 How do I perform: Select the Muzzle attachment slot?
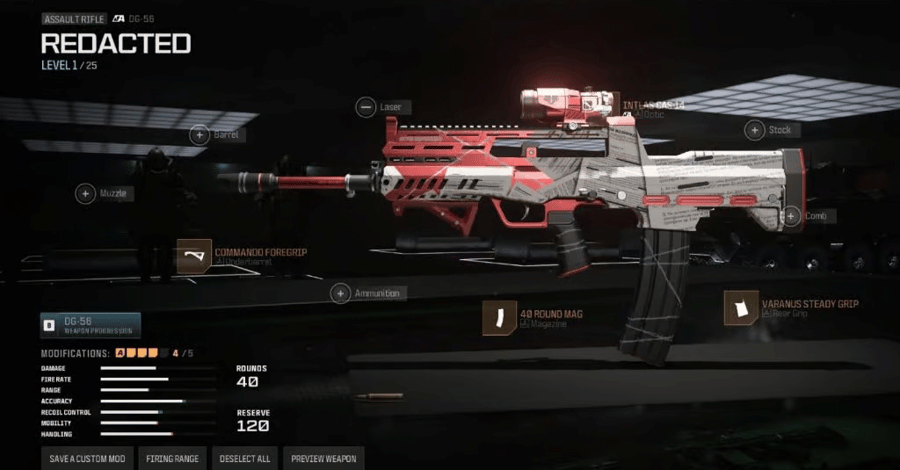(86, 194)
